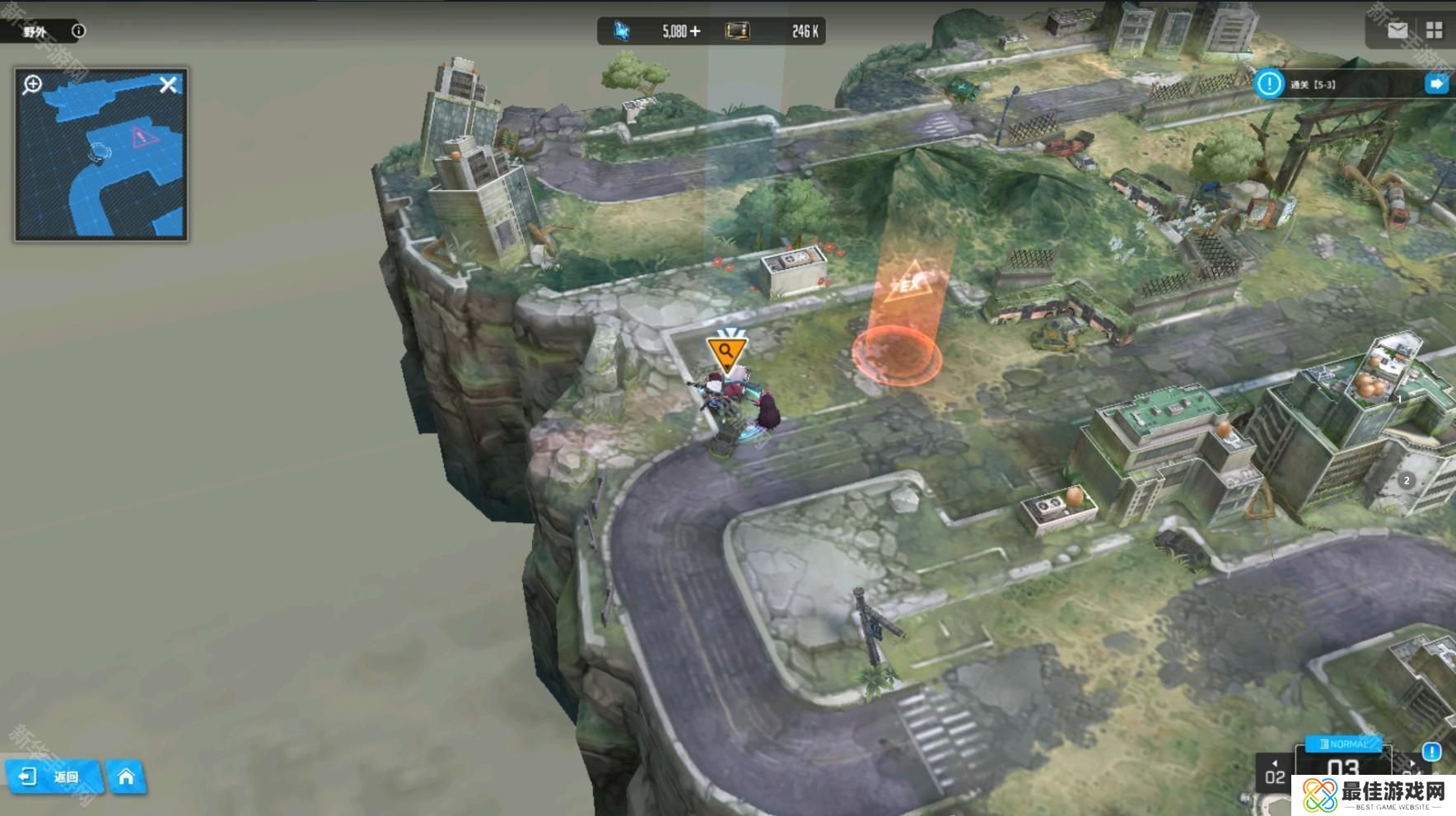The image size is (1456, 816).
Task: Go to the objective using the arrow button
Action: [1436, 84]
